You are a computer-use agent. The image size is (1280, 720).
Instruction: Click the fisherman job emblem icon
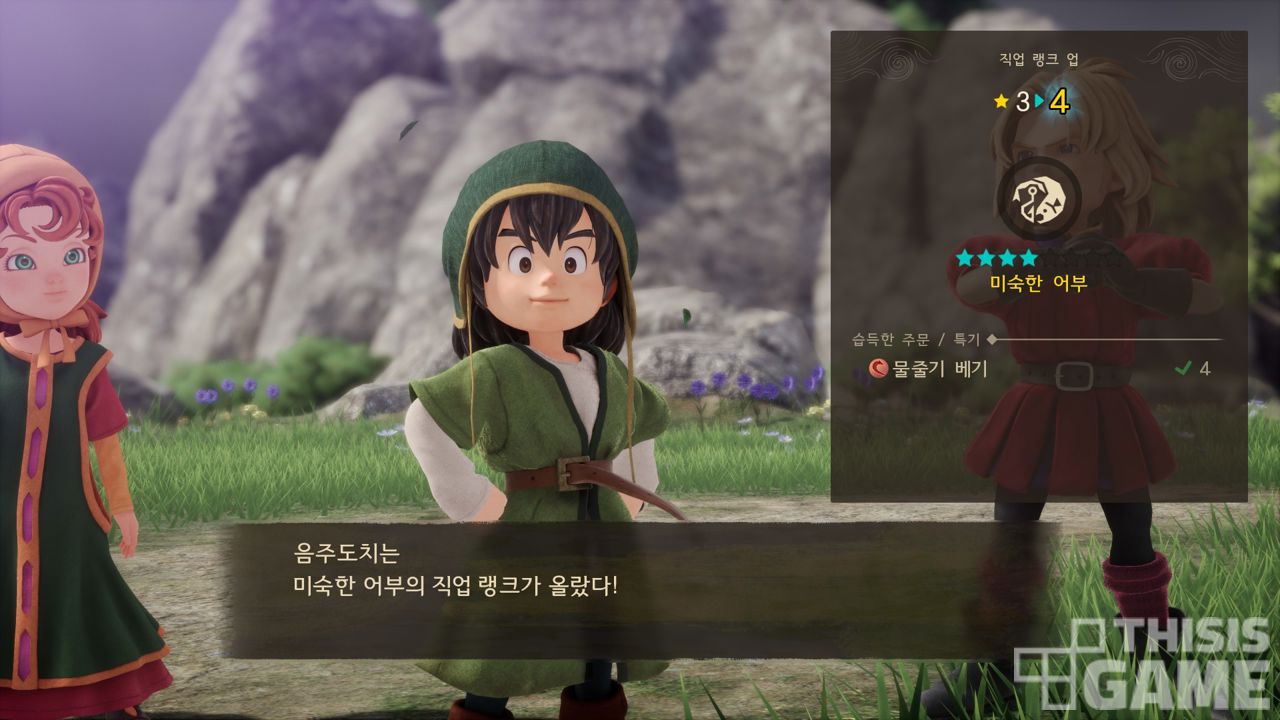[1038, 196]
